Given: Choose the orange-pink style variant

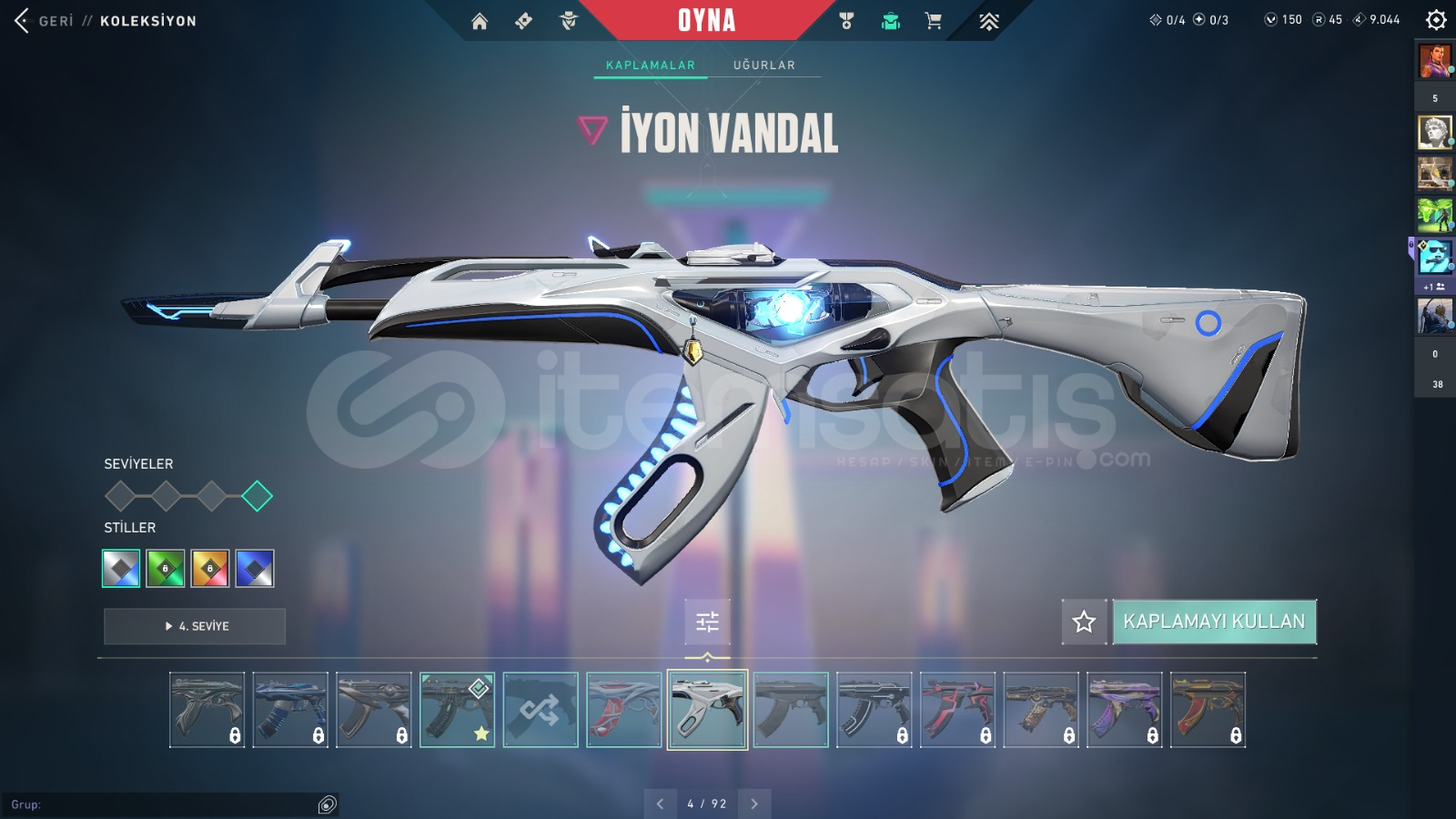Looking at the screenshot, I should pos(210,569).
